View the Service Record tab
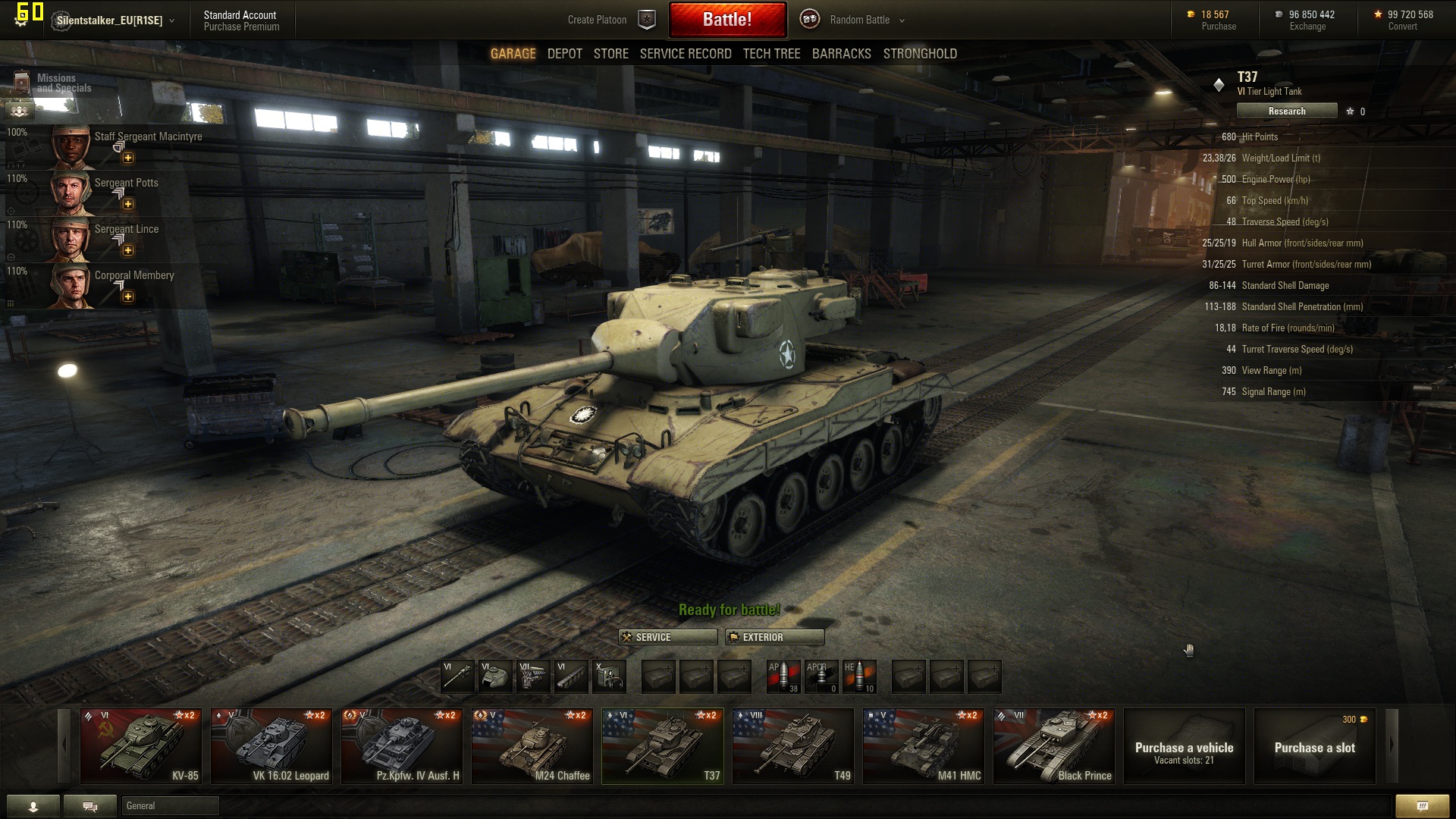The width and height of the screenshot is (1456, 819). (685, 54)
